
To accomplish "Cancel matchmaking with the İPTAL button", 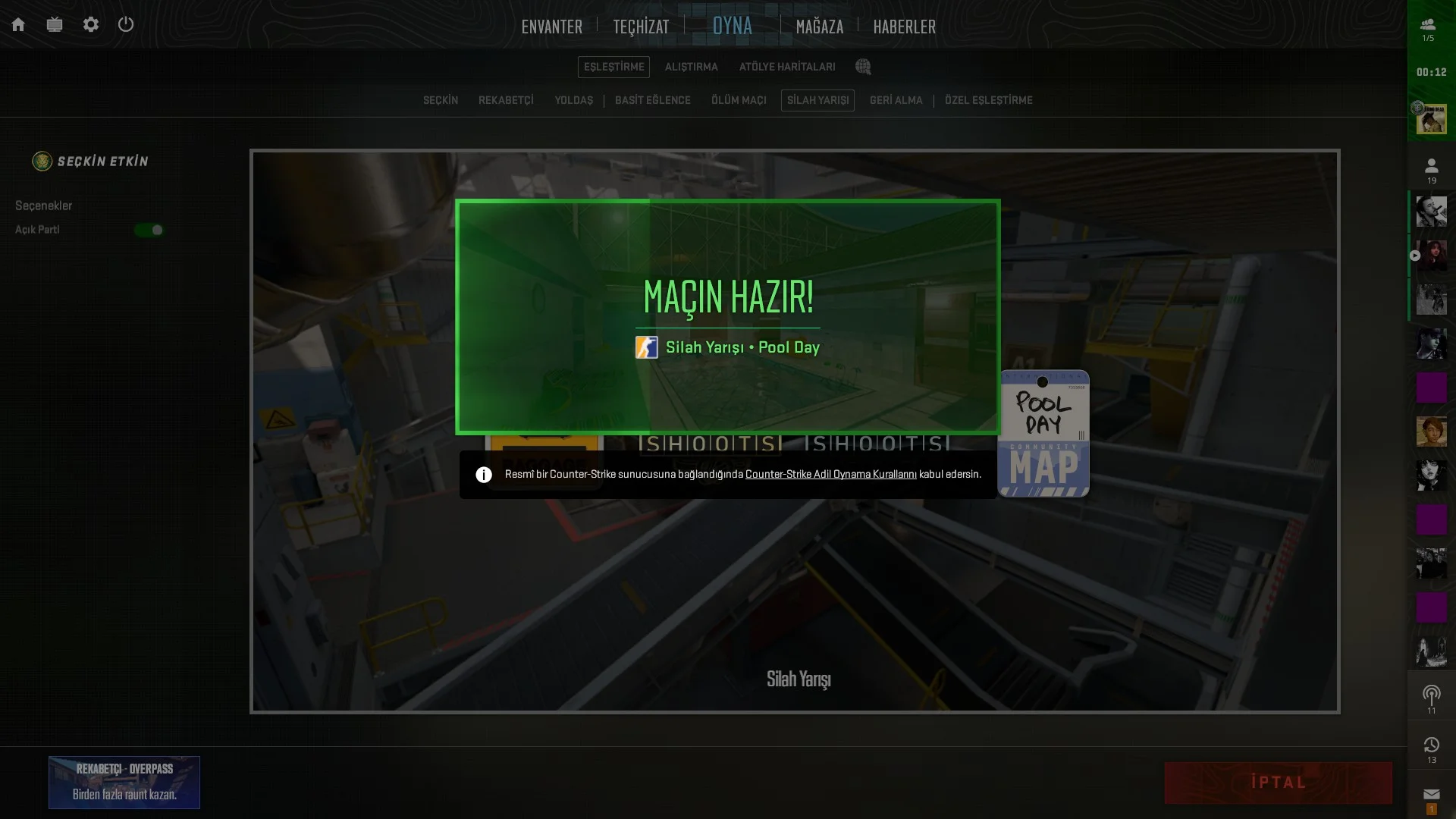I will pos(1278,783).
